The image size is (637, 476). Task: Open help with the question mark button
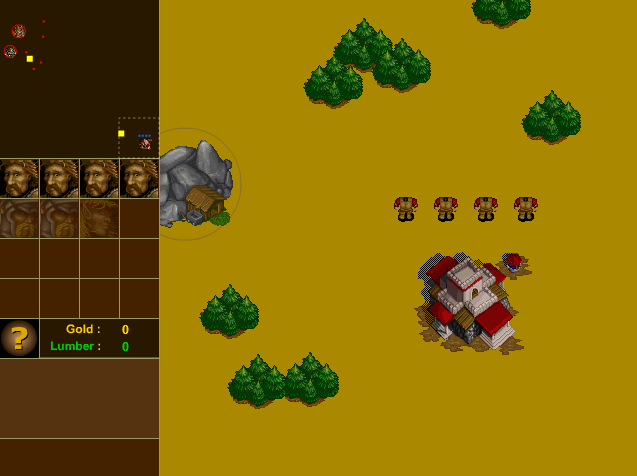coord(19,338)
